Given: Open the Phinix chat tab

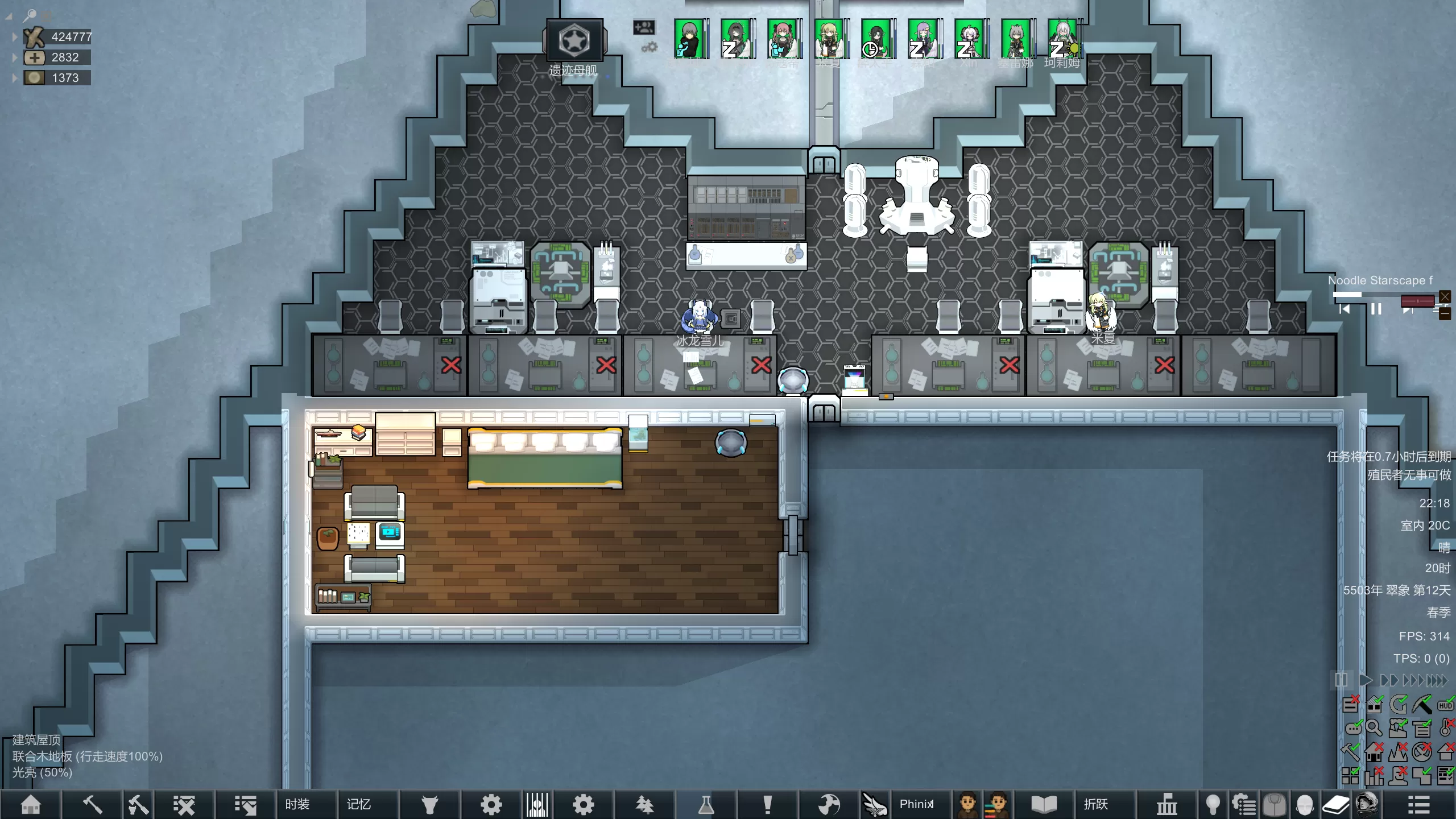Looking at the screenshot, I should [x=916, y=804].
